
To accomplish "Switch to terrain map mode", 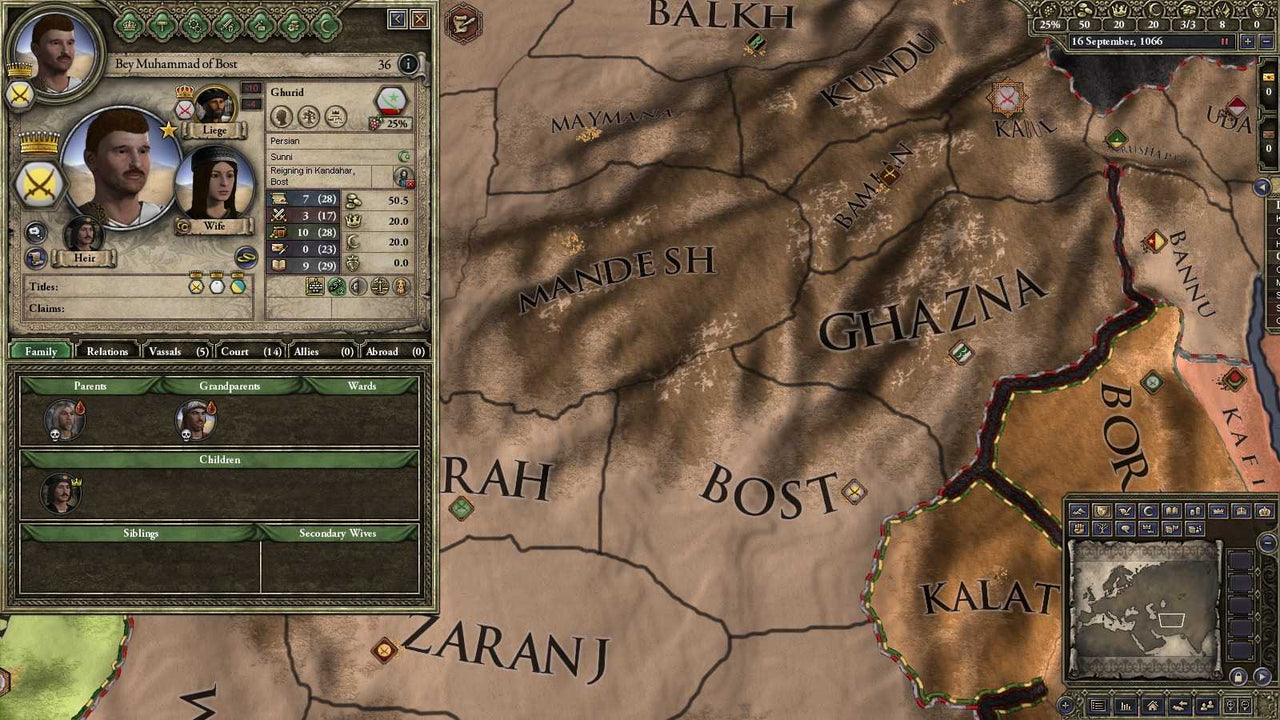I will click(1080, 511).
